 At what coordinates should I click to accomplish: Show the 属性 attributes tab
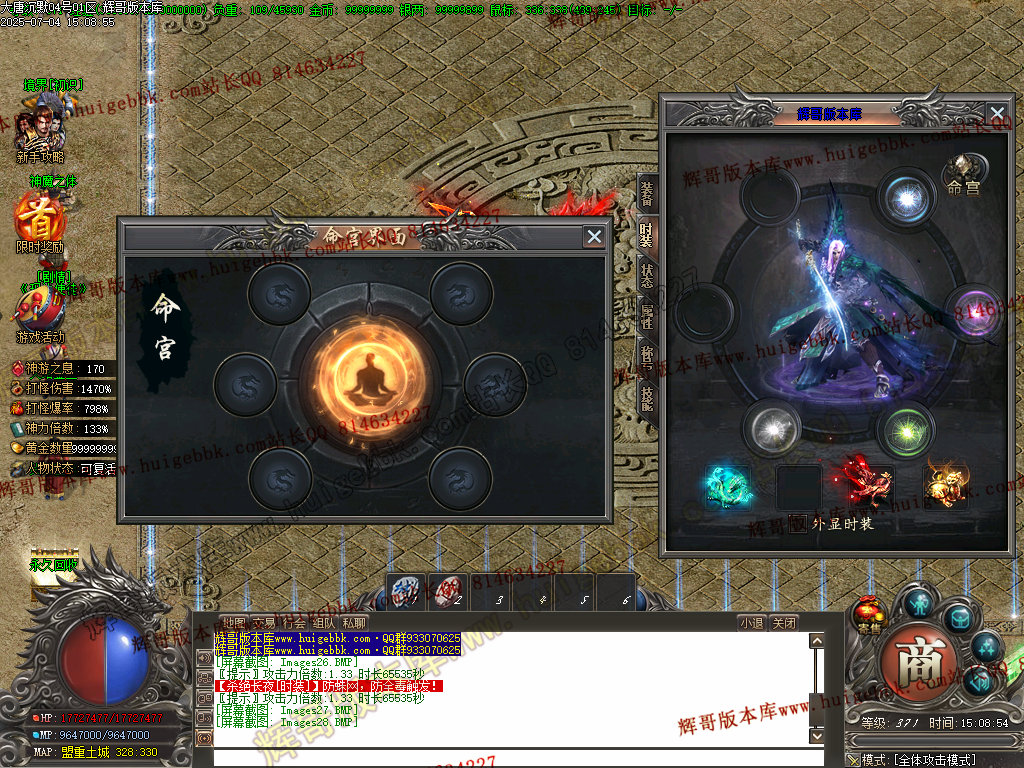(x=647, y=317)
